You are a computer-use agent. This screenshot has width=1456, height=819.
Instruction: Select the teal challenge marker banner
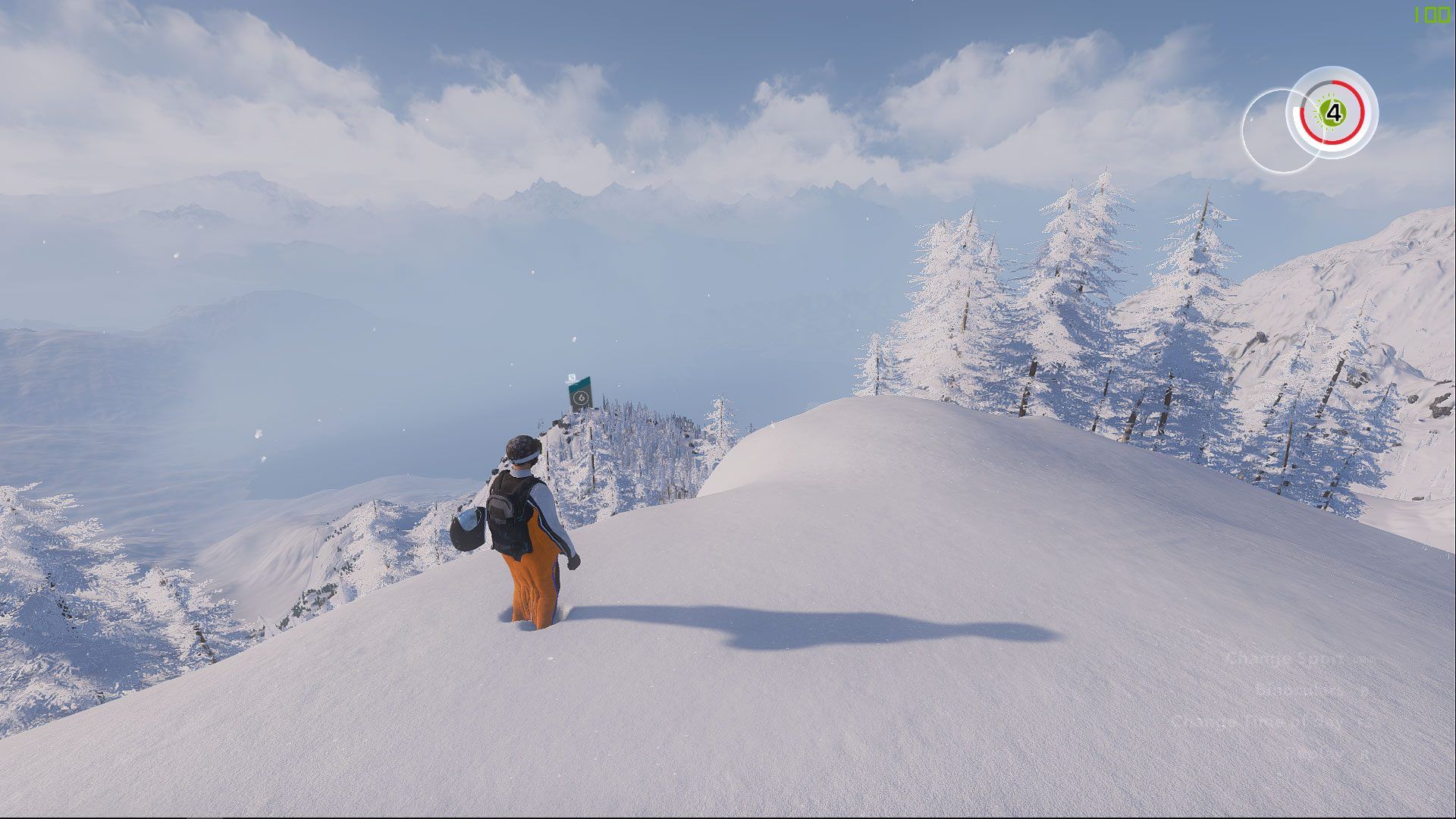click(x=580, y=396)
